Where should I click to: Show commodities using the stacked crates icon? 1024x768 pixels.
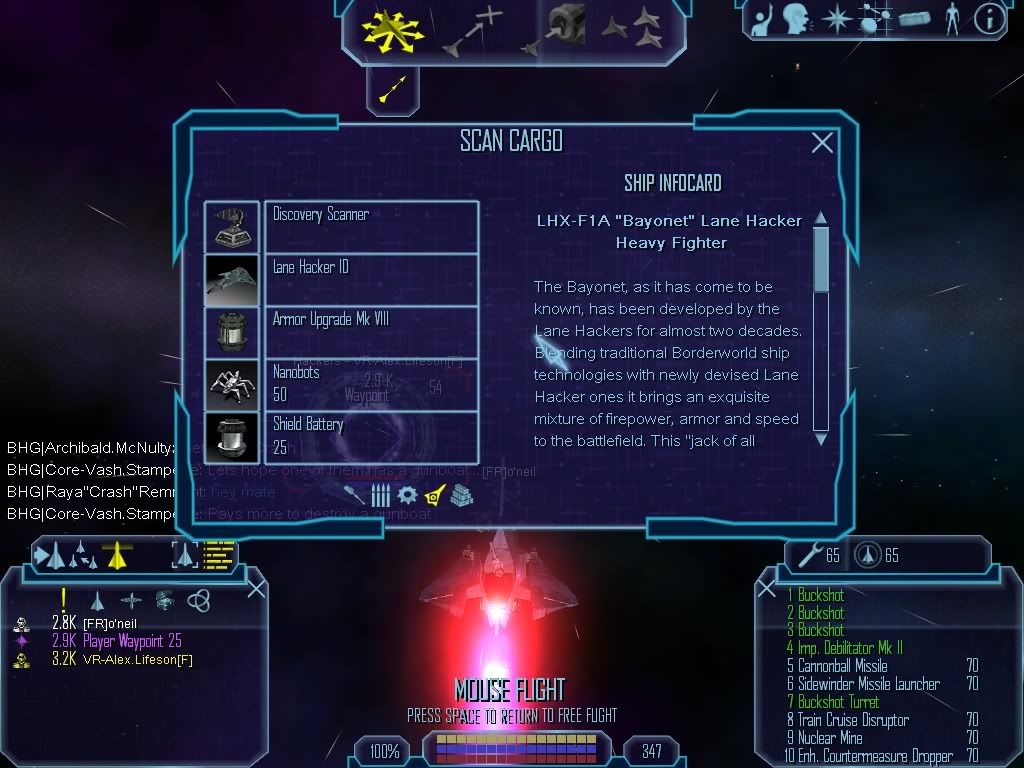pos(460,494)
